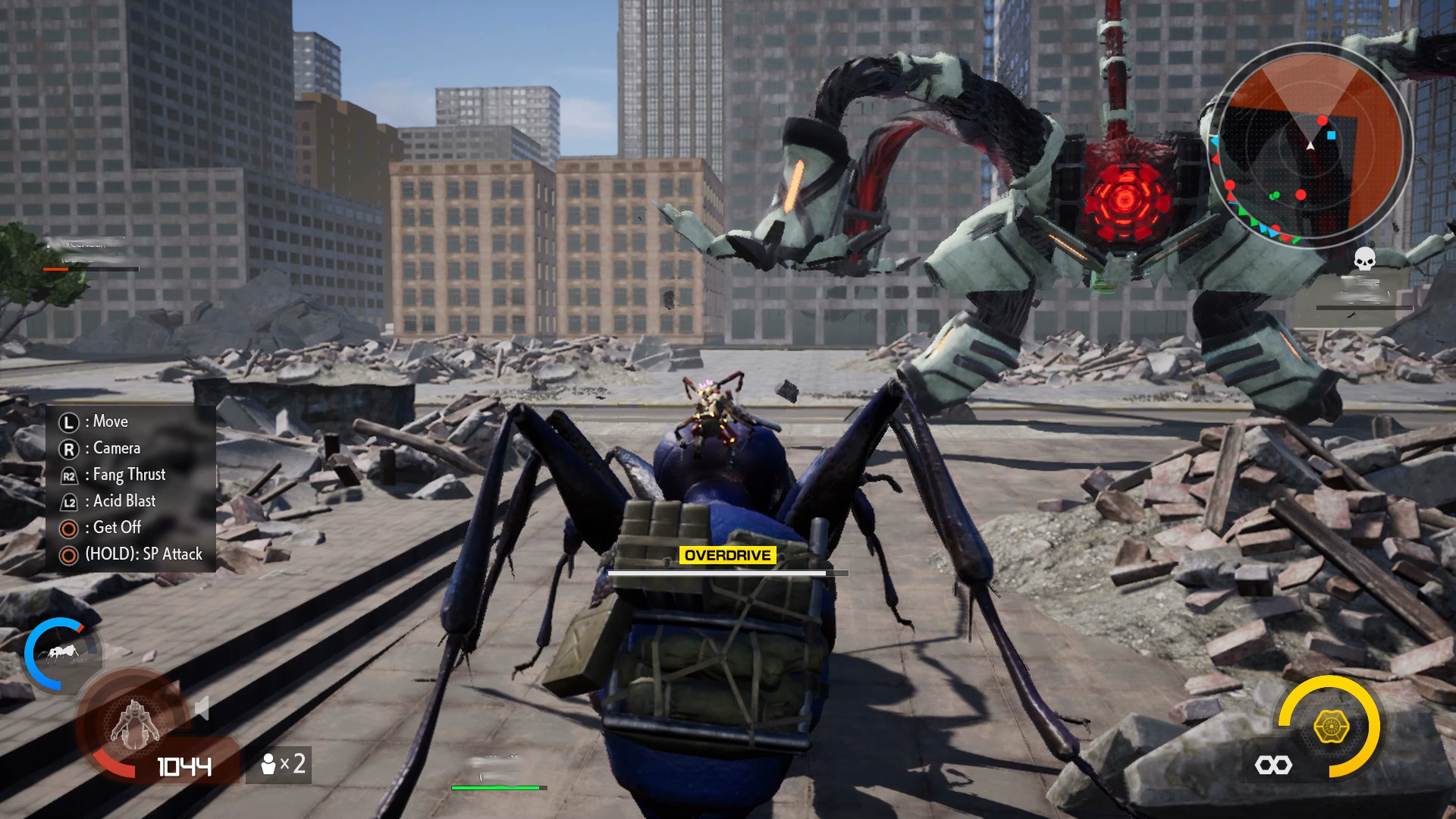Click the soldier portrait icon
1456x819 pixels.
coord(135,723)
